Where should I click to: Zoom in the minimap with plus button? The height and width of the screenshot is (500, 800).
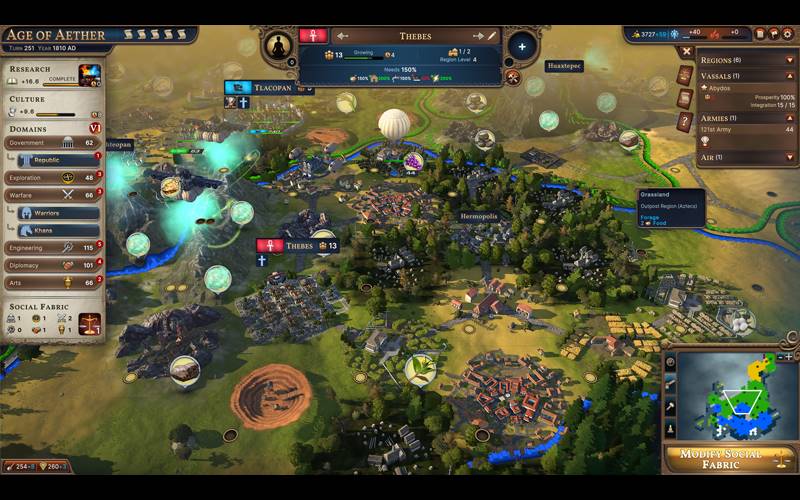790,356
